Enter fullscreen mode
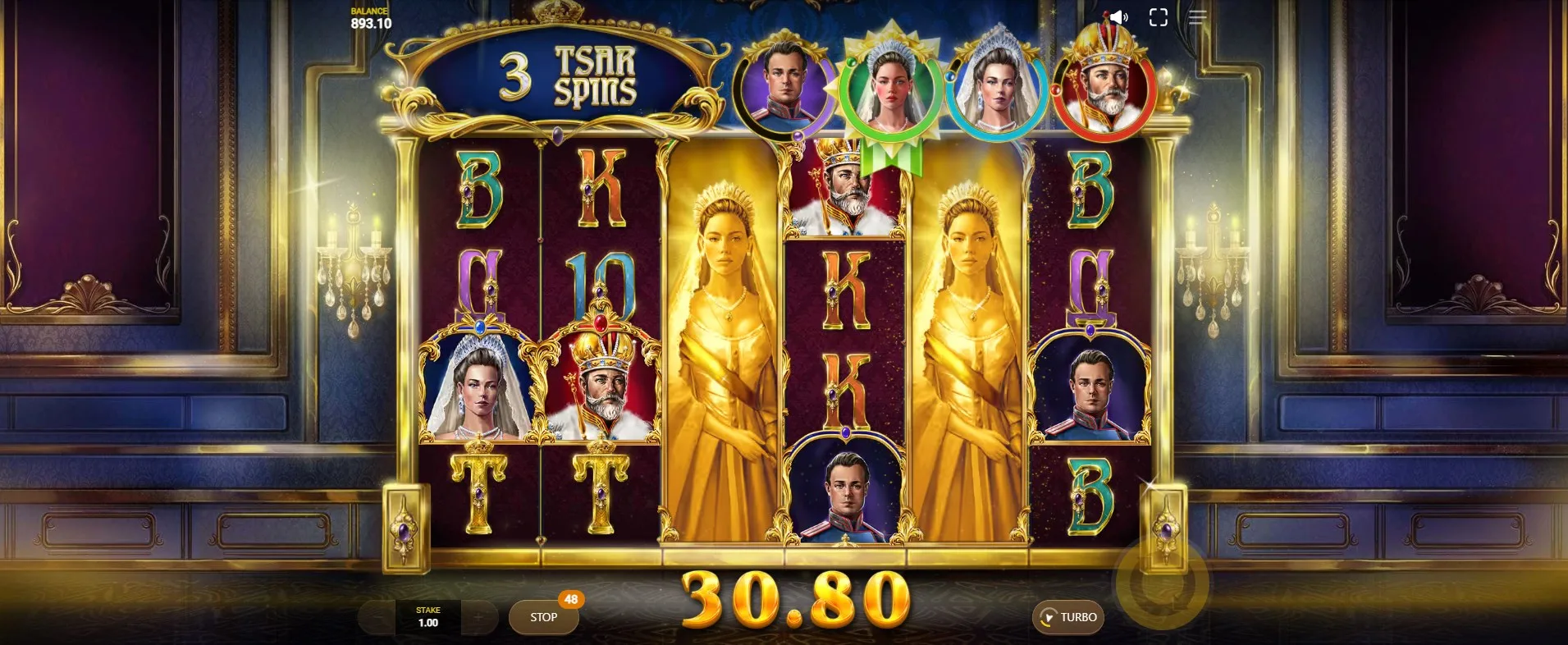The height and width of the screenshot is (645, 1568). tap(1158, 17)
